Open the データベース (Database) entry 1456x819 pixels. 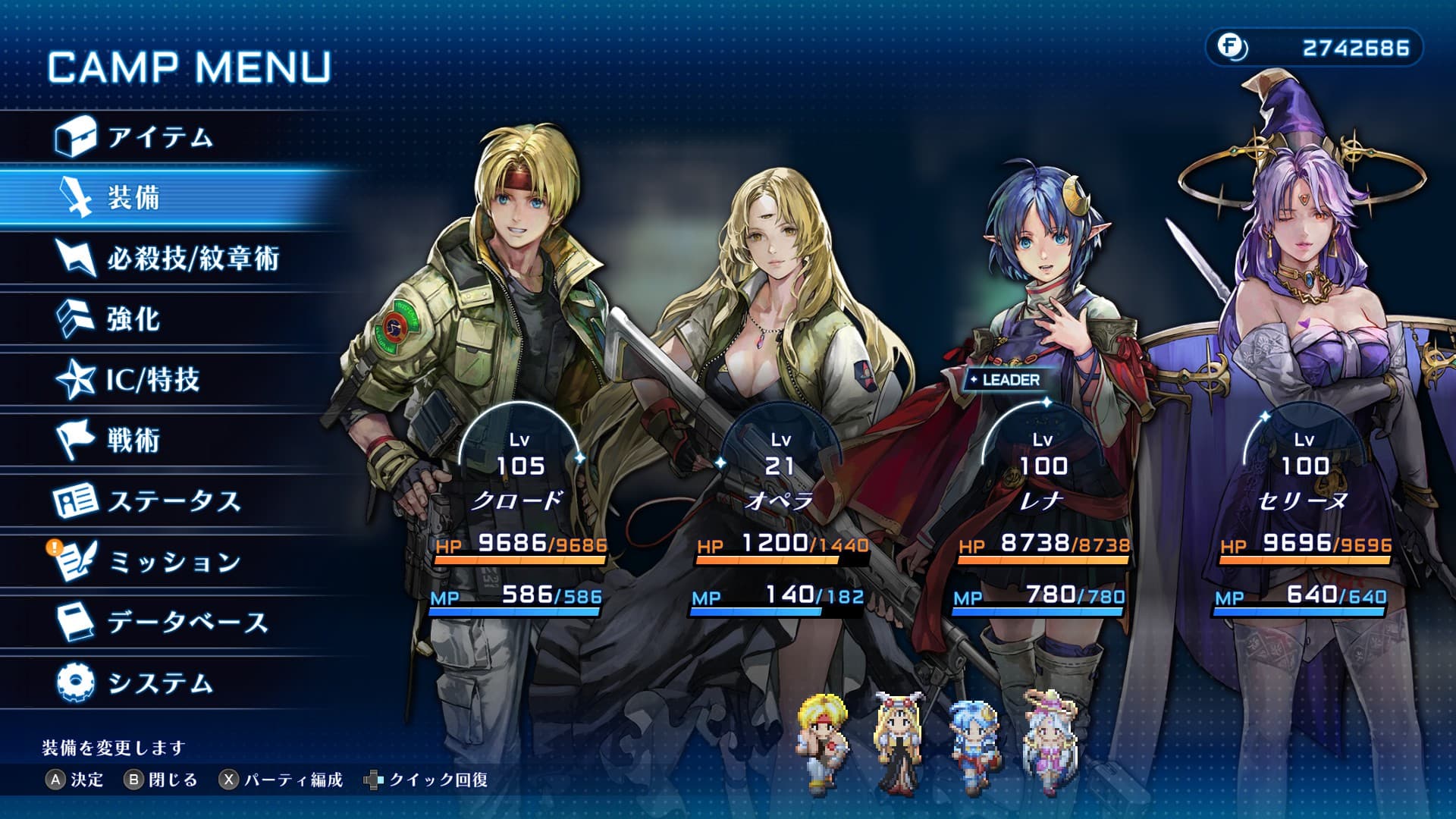187,623
